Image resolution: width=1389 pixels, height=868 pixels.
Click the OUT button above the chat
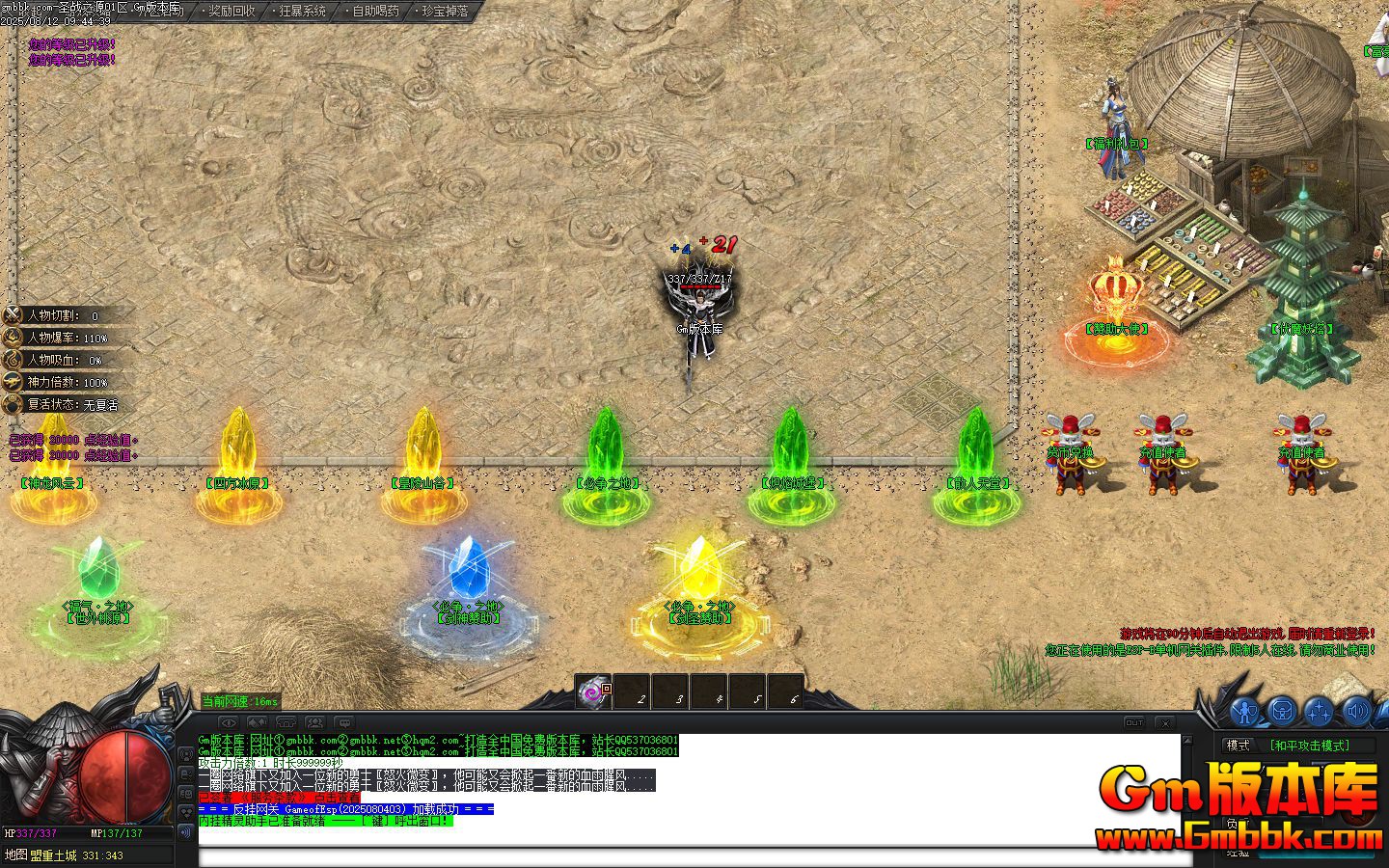click(1134, 722)
